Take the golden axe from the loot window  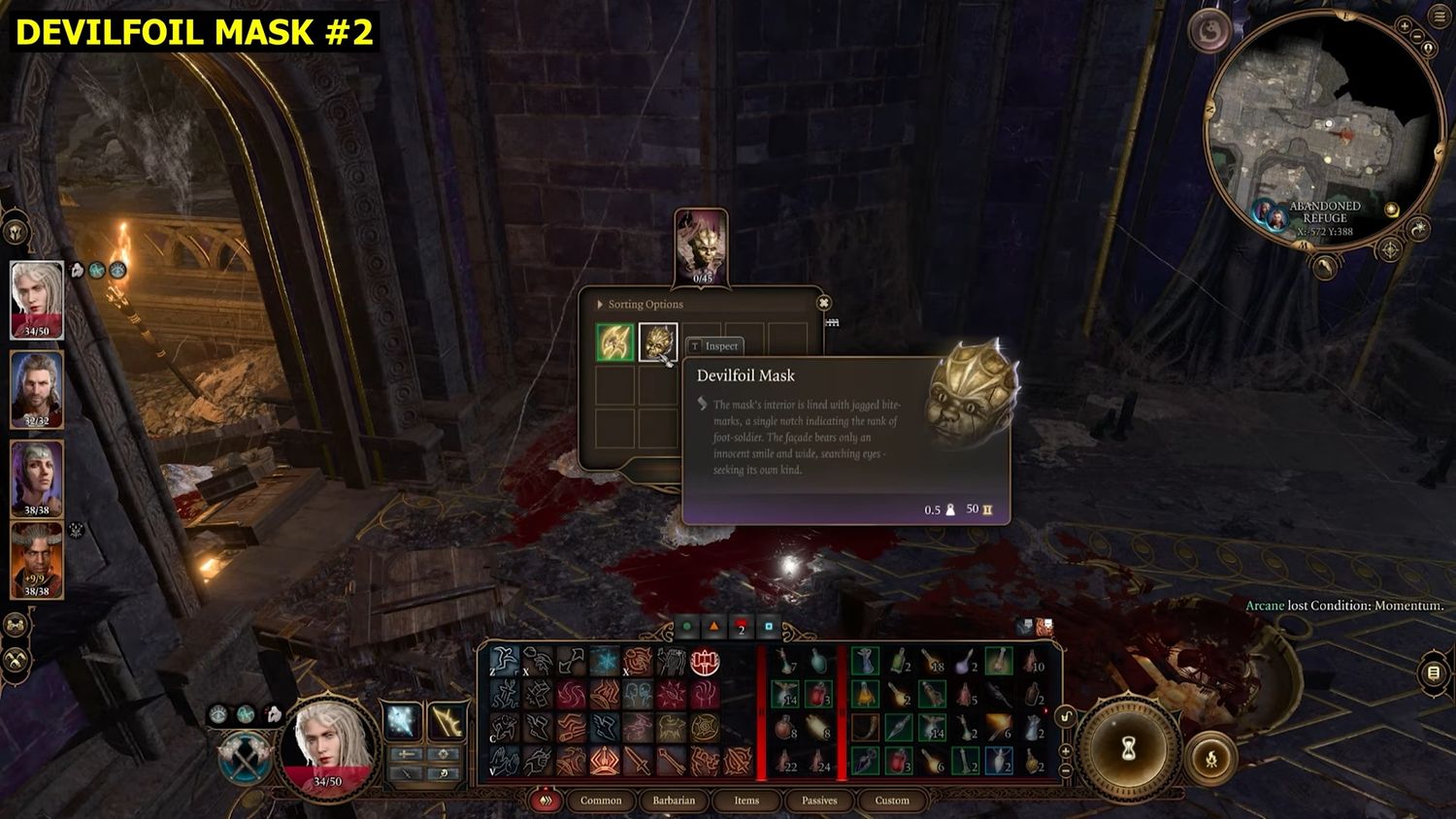614,343
